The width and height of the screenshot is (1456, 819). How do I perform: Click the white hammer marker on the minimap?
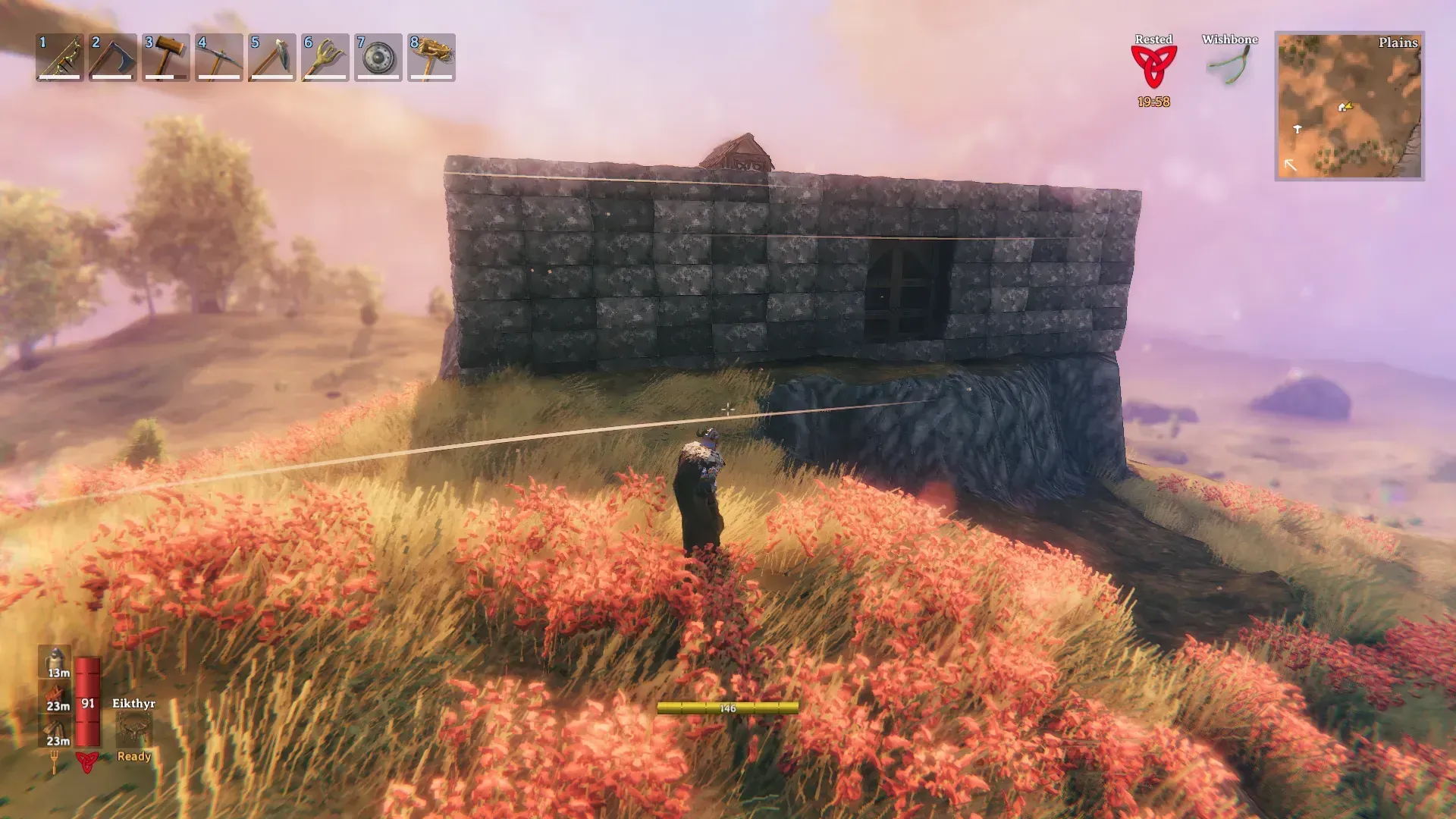pyautogui.click(x=1298, y=130)
